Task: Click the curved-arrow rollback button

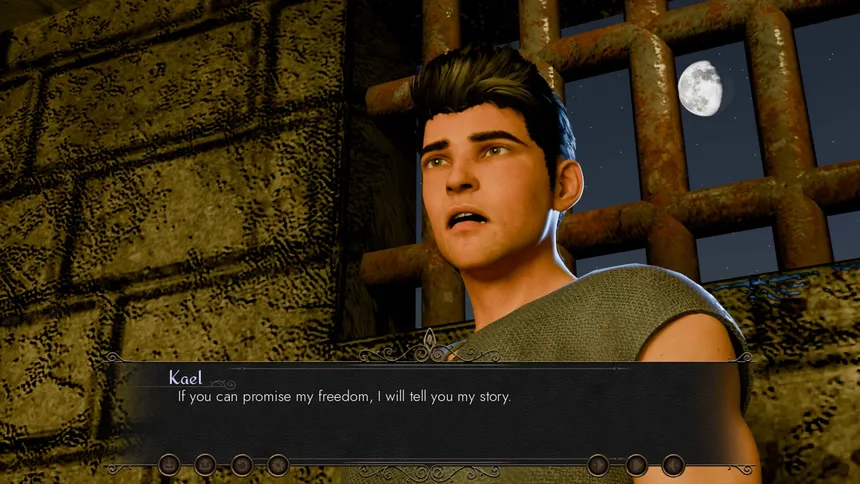Action: pyautogui.click(x=242, y=465)
